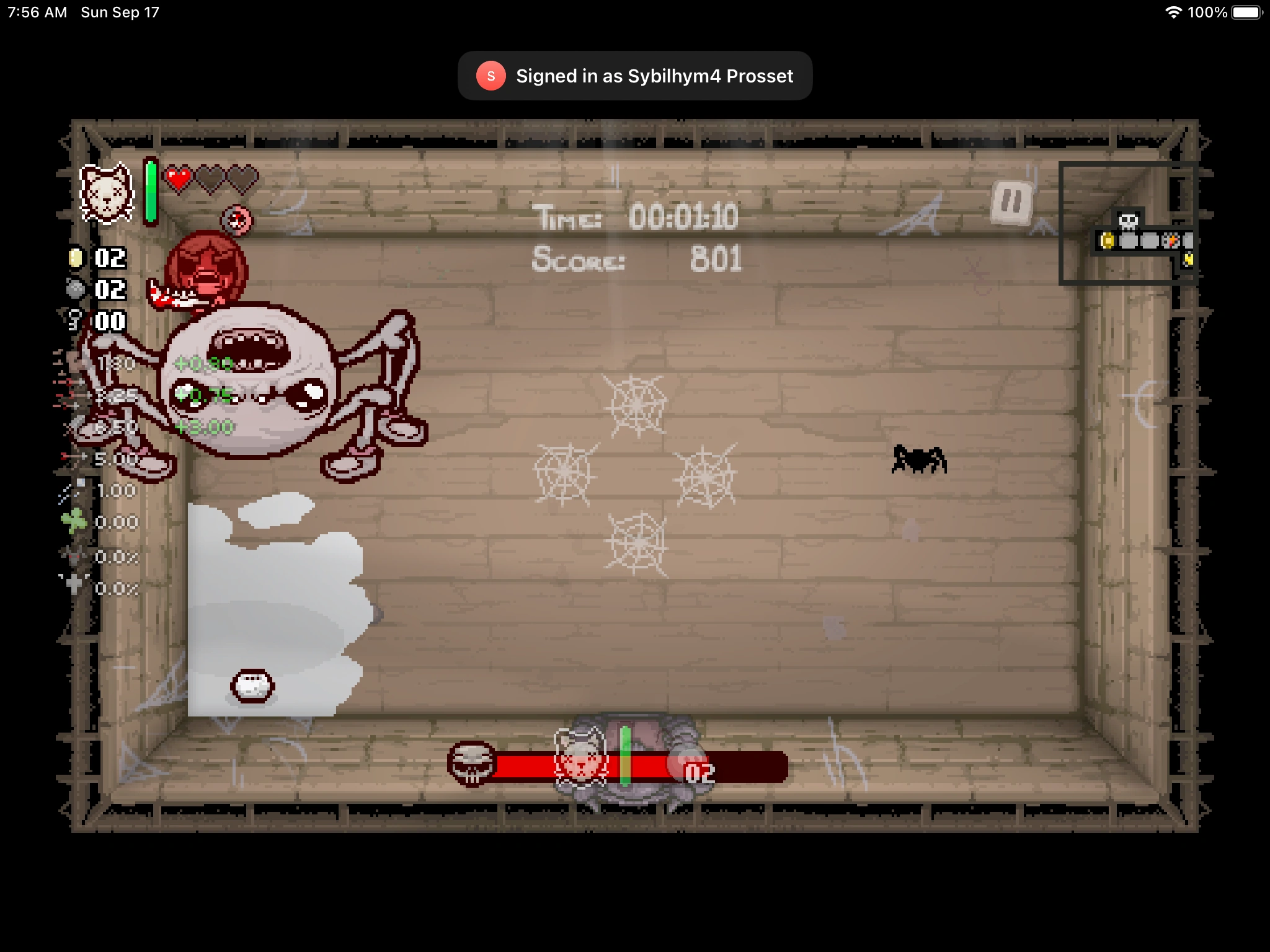Tap the bomb counter icon
Viewport: 1270px width, 952px height.
pos(74,289)
